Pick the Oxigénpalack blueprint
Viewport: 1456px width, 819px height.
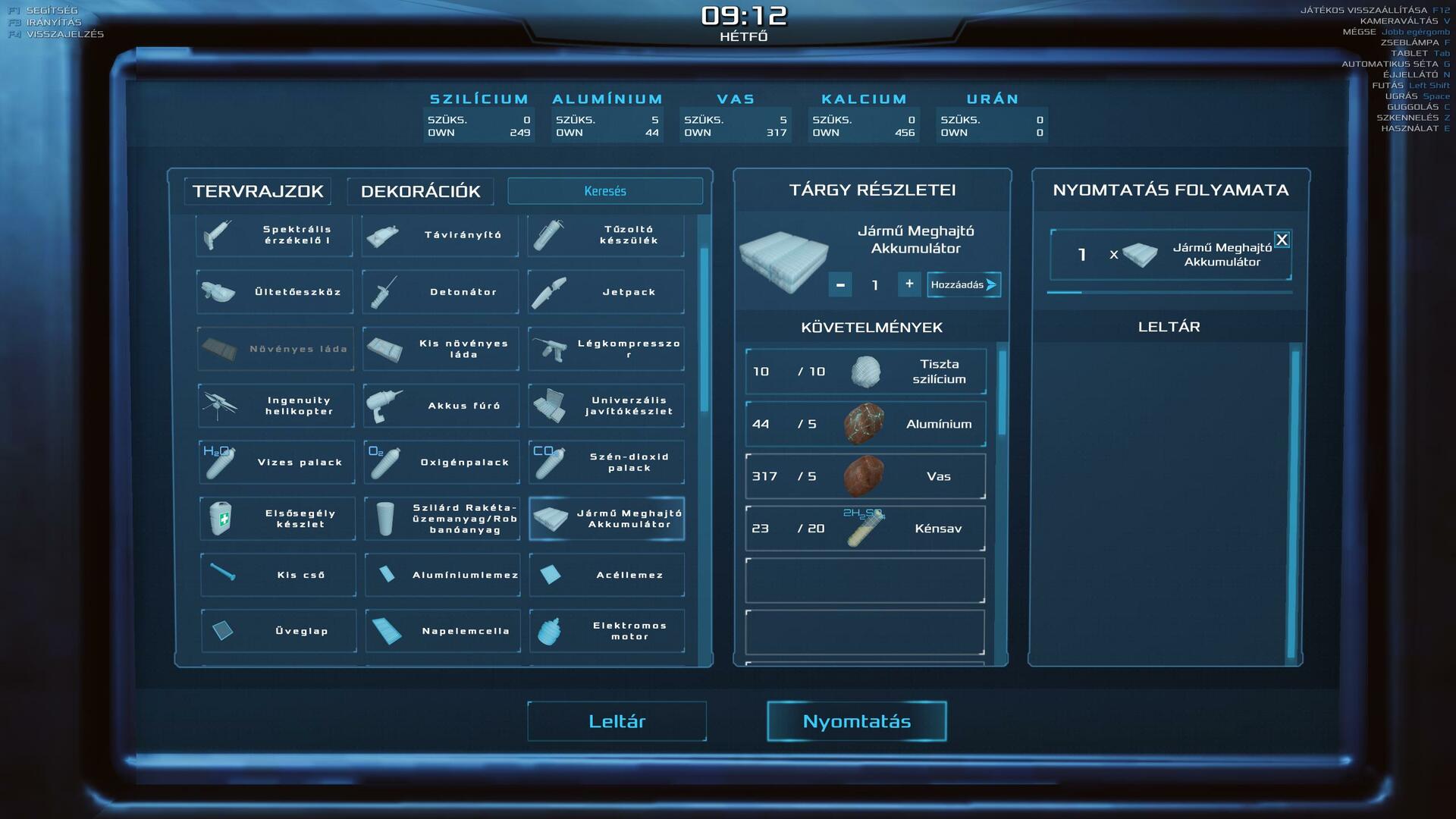point(442,462)
